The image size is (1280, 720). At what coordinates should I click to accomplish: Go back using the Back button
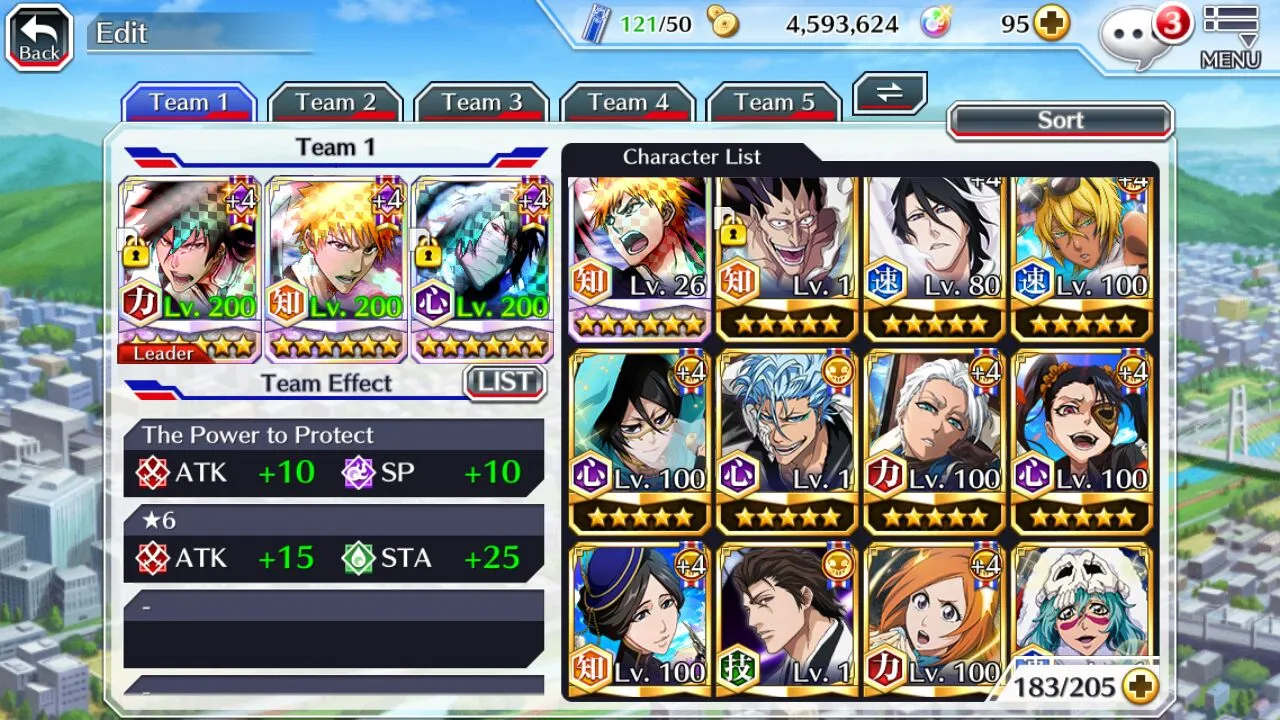pyautogui.click(x=40, y=38)
